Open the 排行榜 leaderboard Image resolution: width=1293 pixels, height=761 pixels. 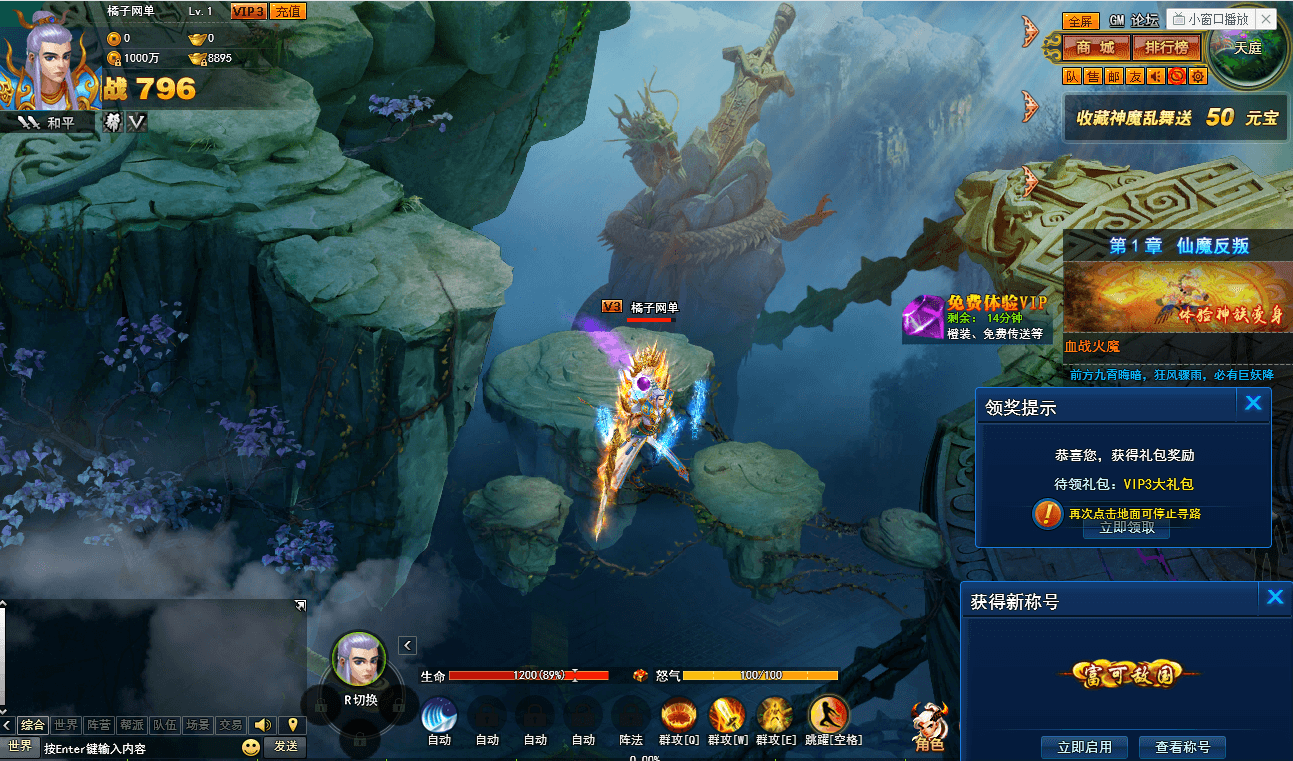pyautogui.click(x=1166, y=47)
